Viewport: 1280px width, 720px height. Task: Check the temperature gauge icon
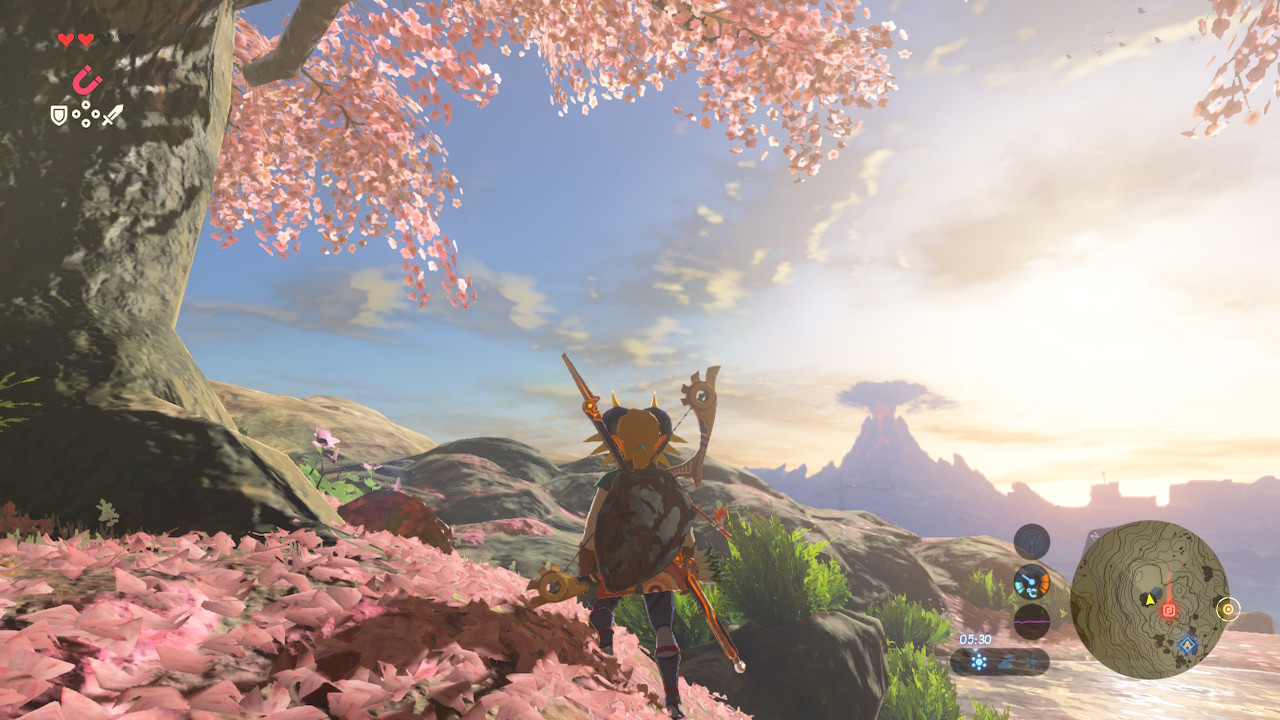(x=1031, y=581)
